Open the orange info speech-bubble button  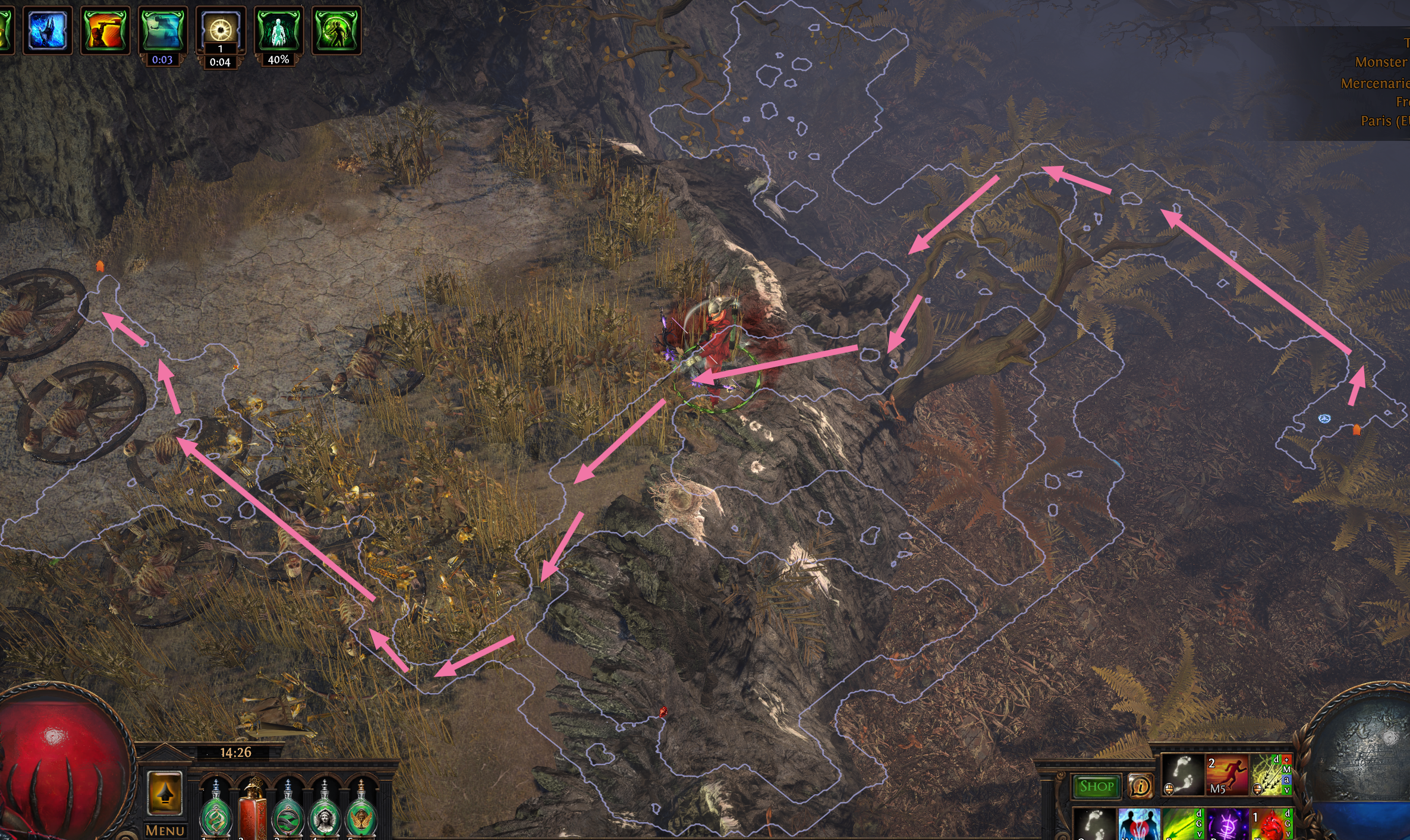click(x=1140, y=786)
